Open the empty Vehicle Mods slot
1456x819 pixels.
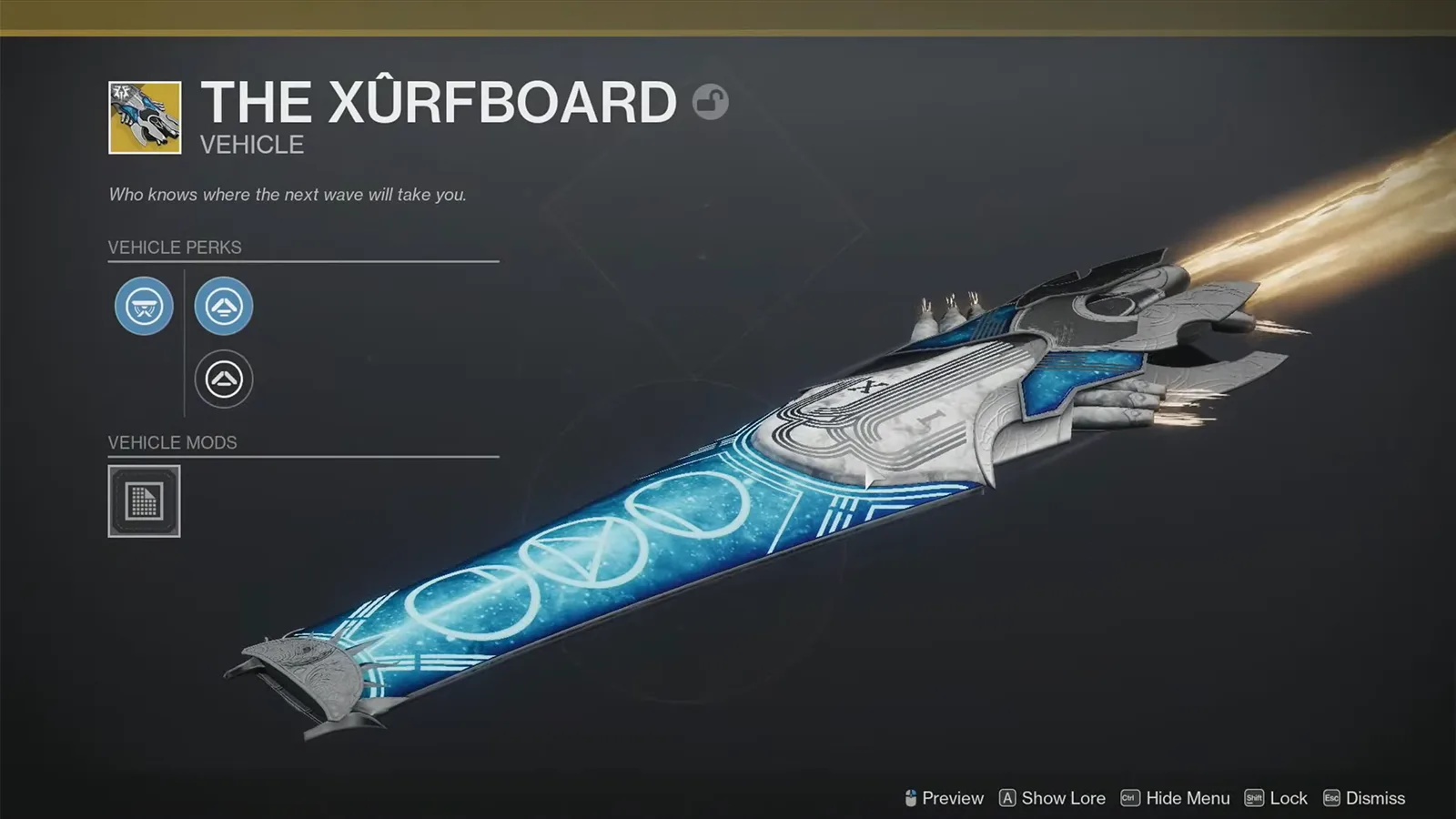pyautogui.click(x=146, y=501)
